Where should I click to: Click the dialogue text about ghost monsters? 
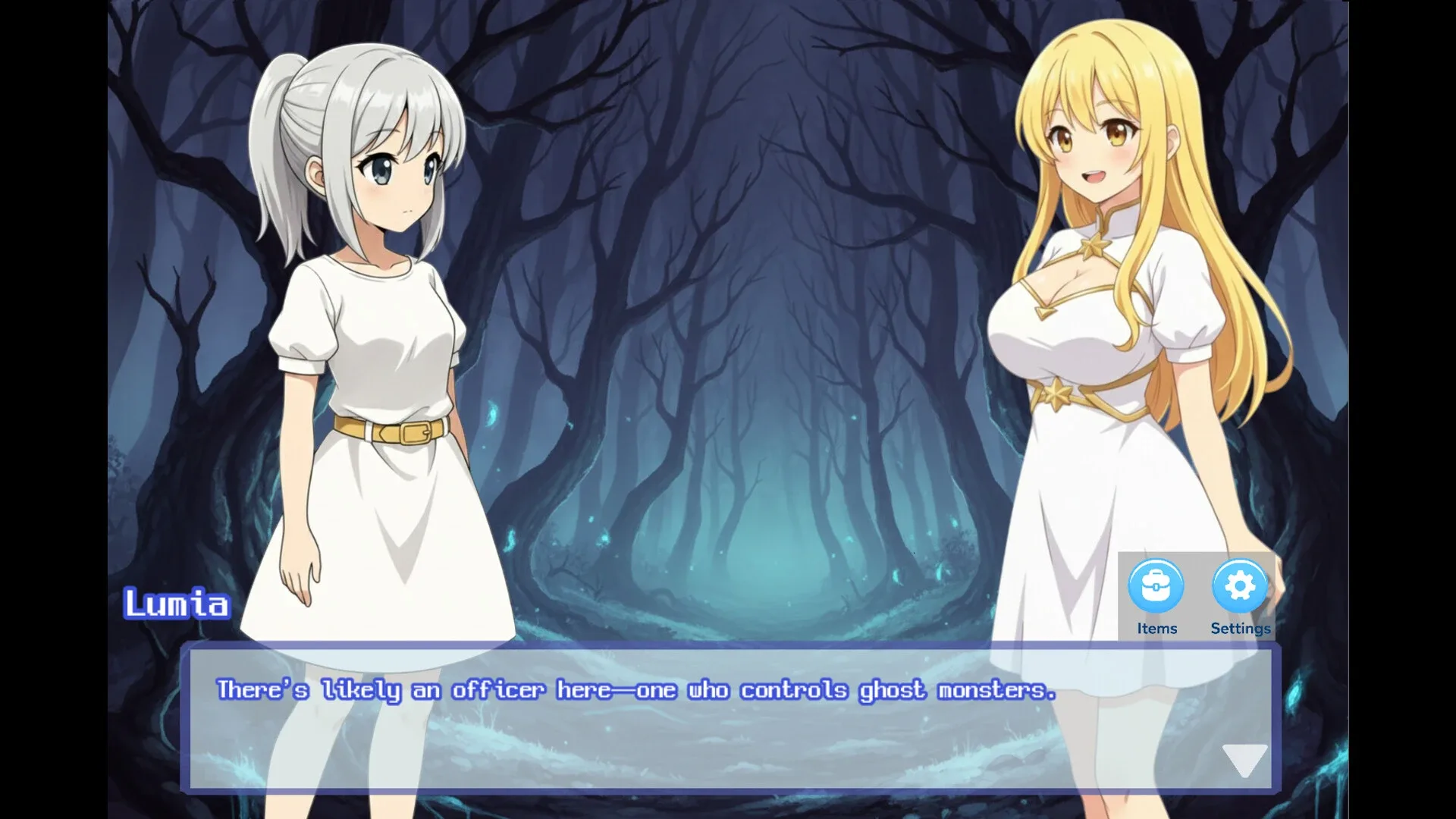[635, 690]
